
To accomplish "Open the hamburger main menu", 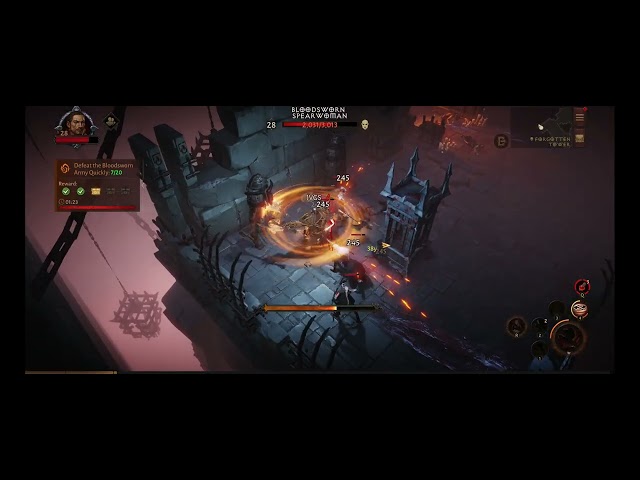I will [x=579, y=117].
